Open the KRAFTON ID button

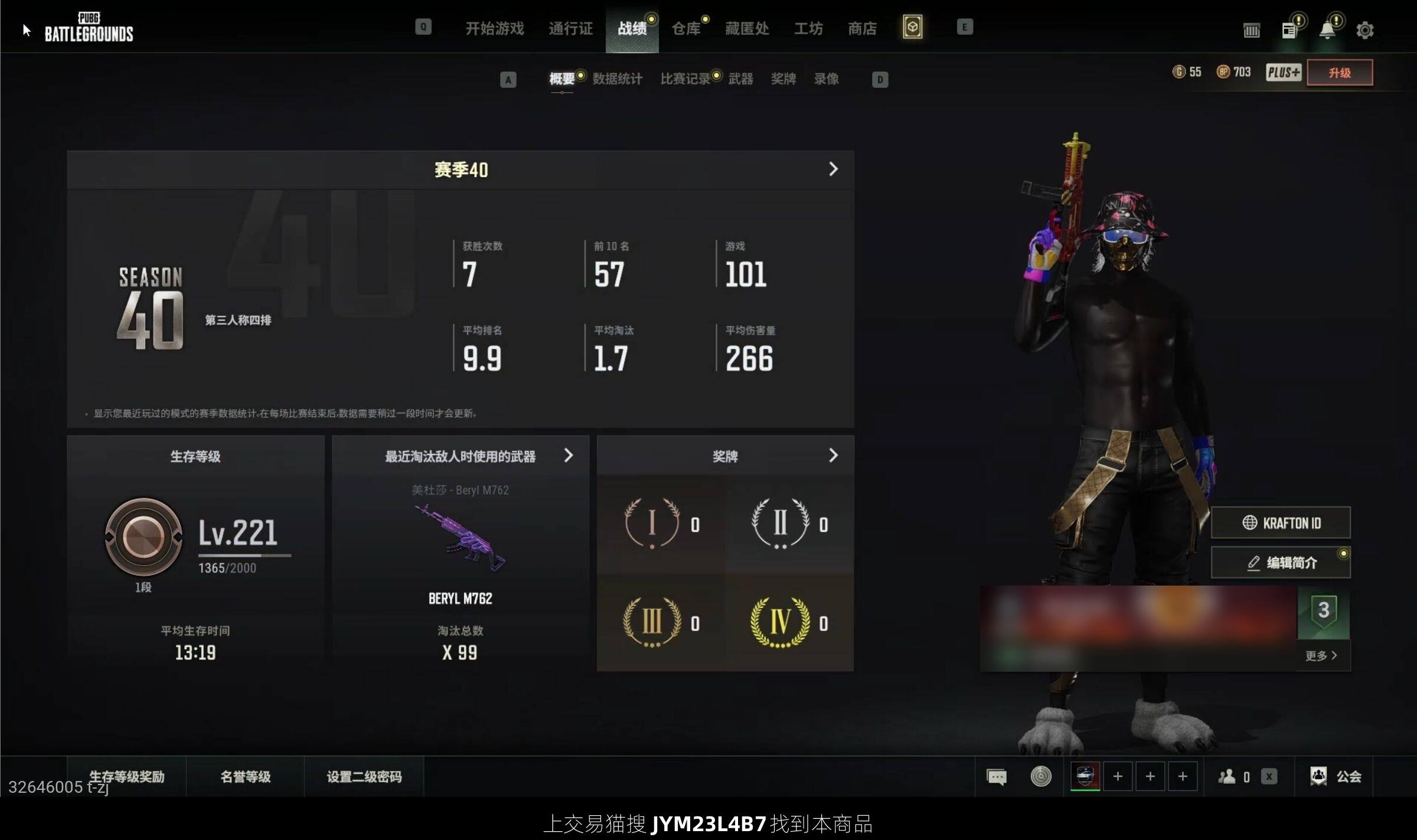click(1281, 523)
